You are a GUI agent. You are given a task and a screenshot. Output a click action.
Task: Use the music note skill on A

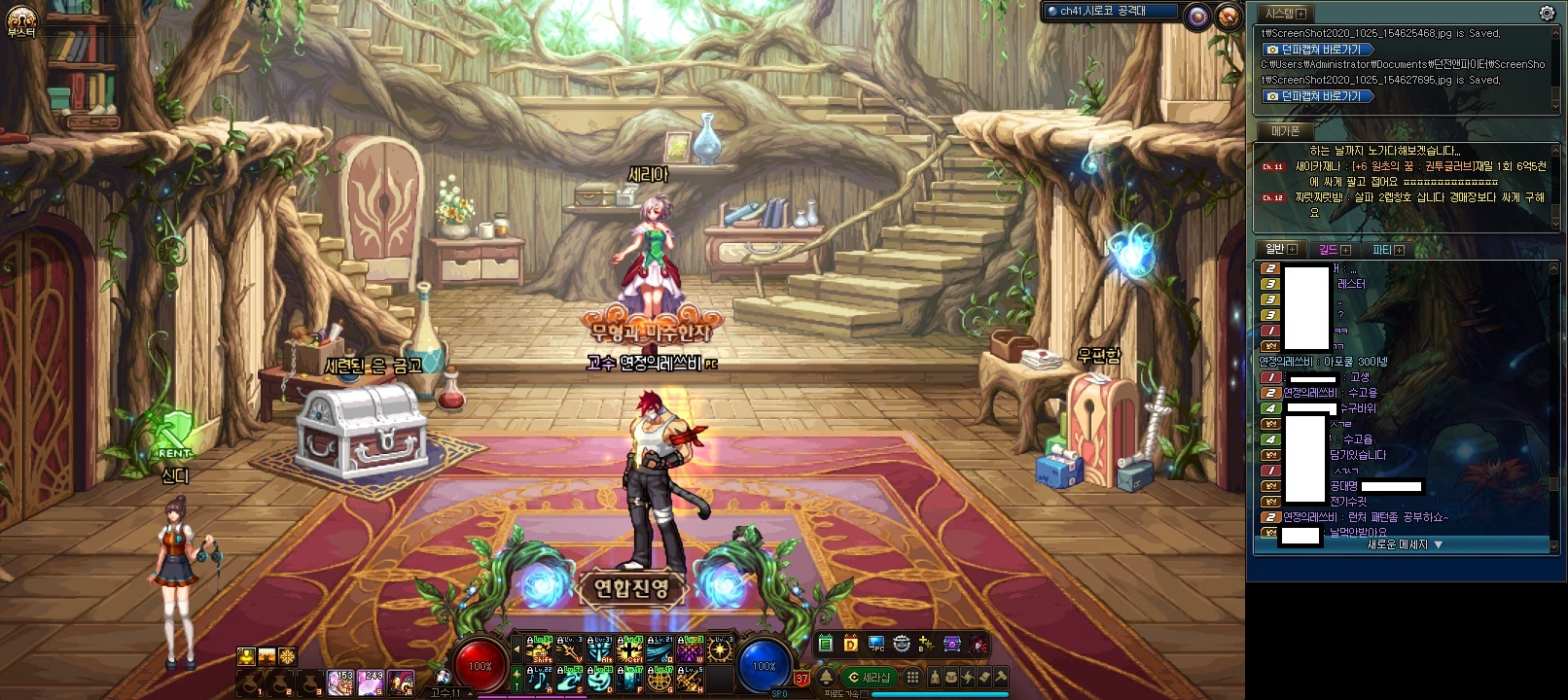pos(540,678)
